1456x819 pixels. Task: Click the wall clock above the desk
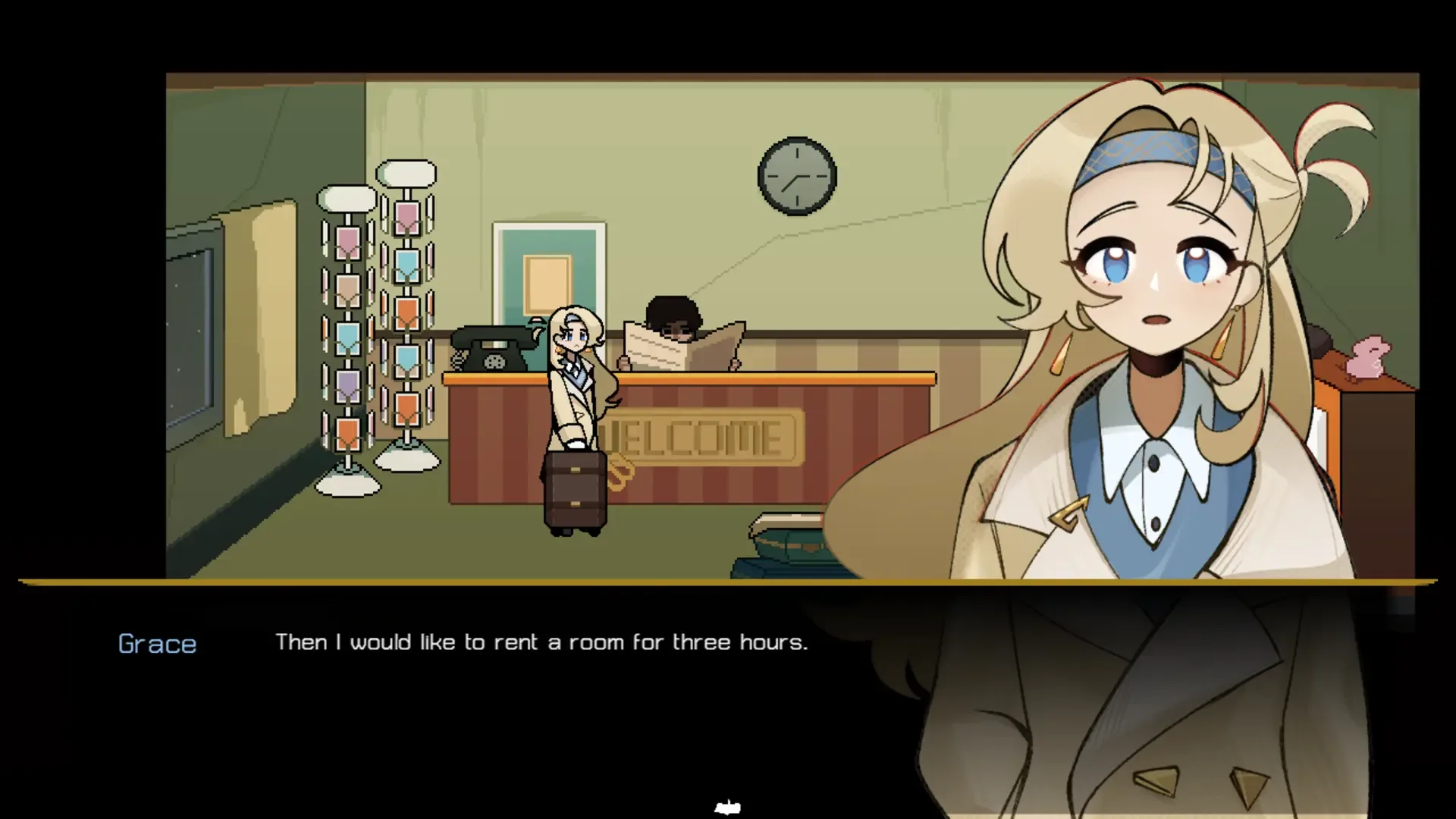coord(797,176)
